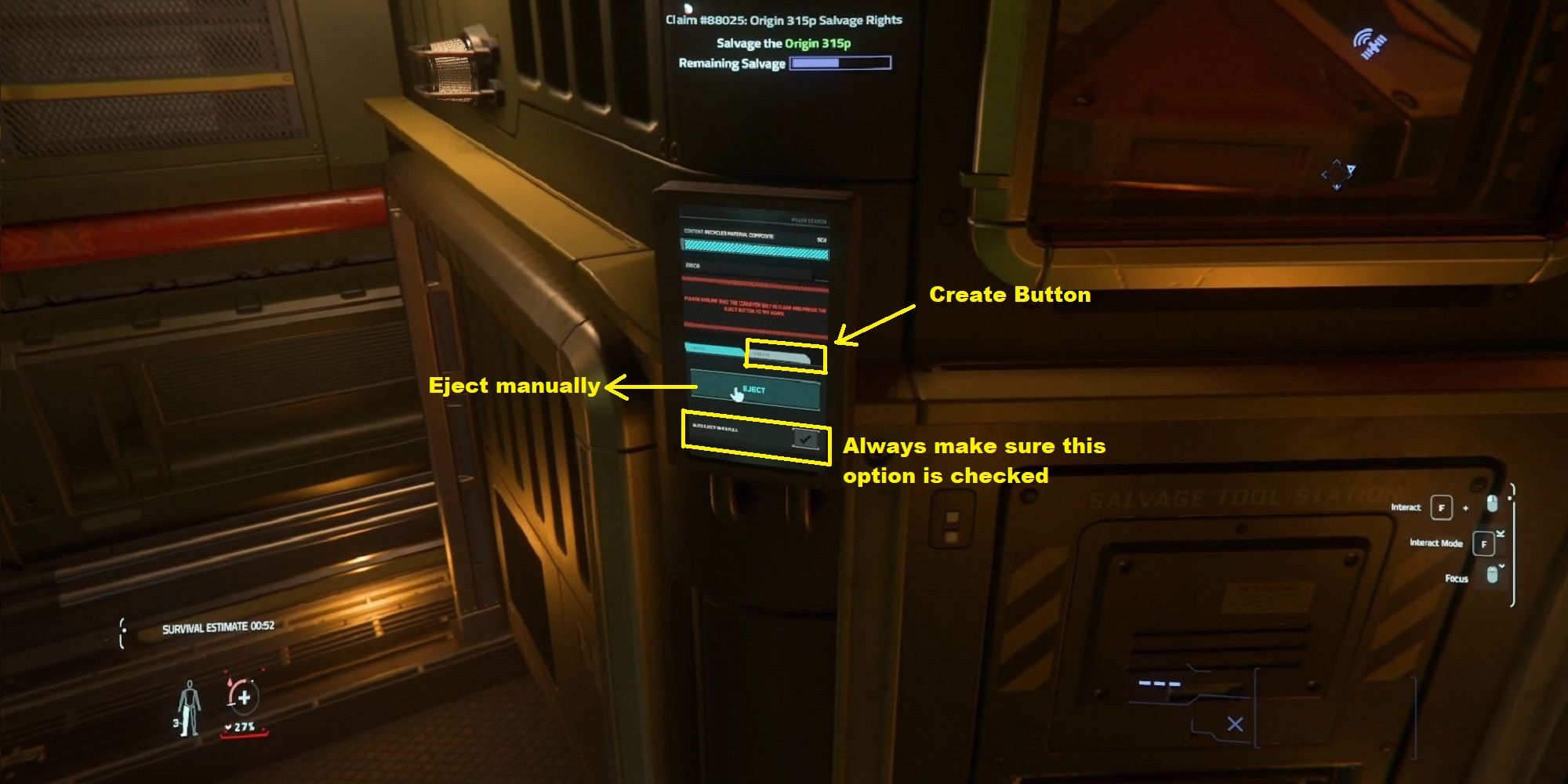Select the Filler Station header label

[x=809, y=220]
